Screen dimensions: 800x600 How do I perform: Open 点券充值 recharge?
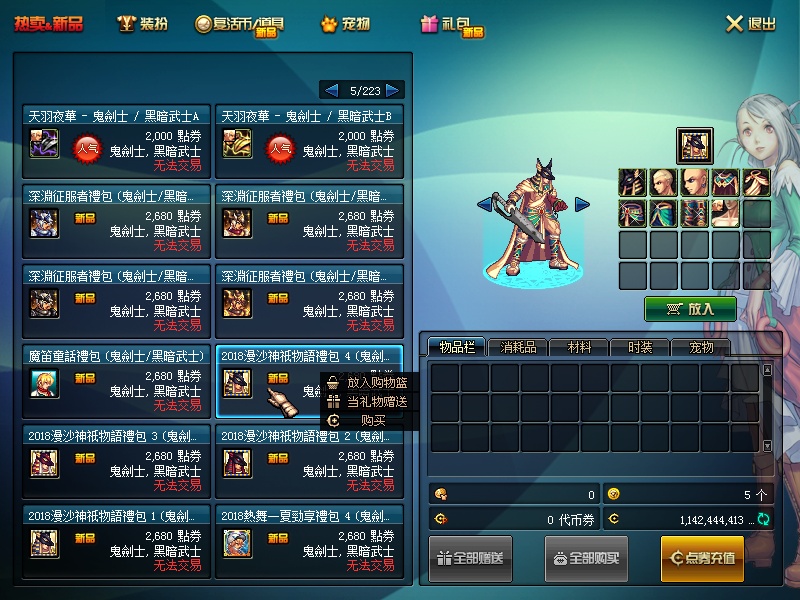click(702, 558)
